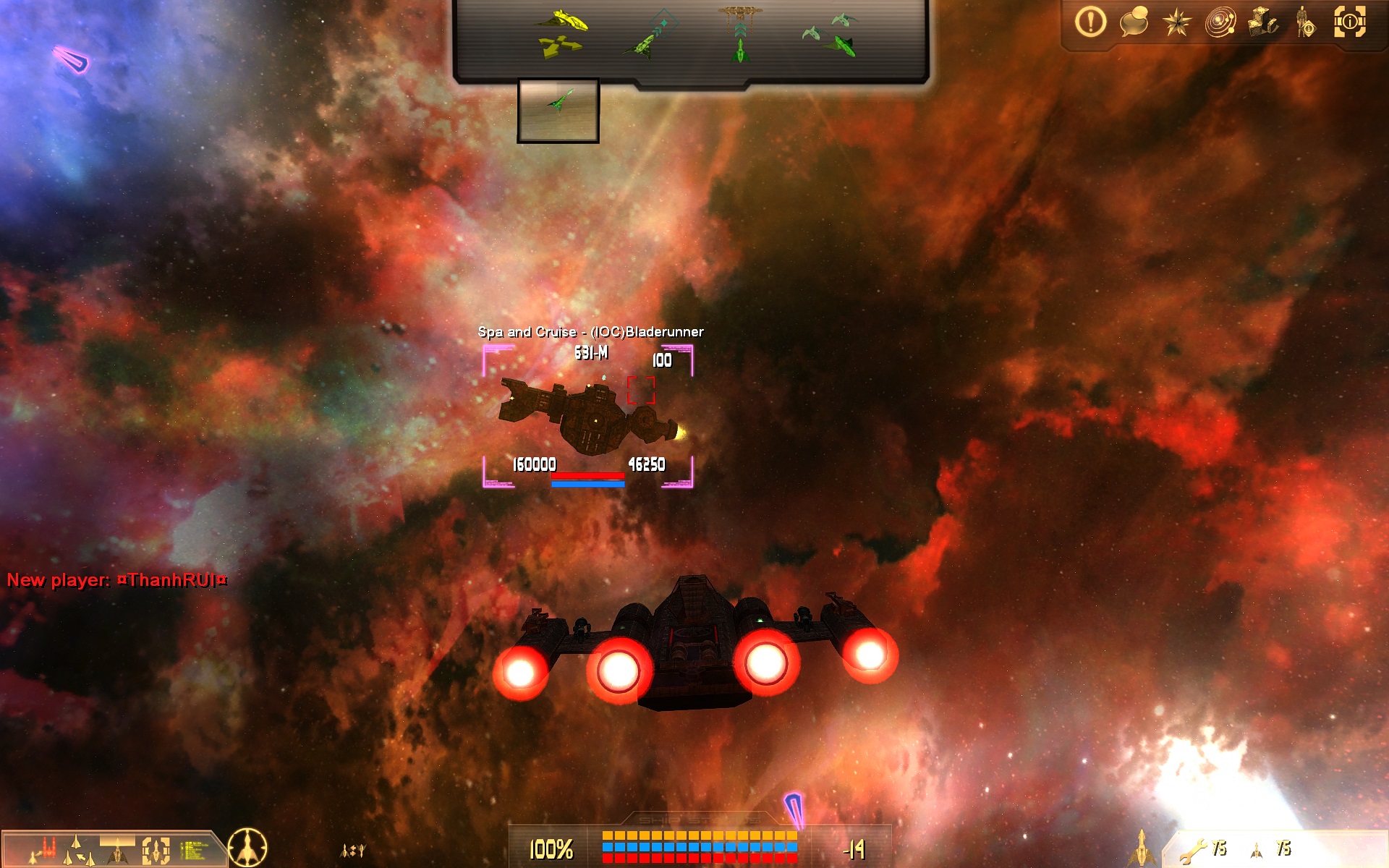The image size is (1389, 868).
Task: Open the cargo crates icon
Action: click(x=1263, y=22)
